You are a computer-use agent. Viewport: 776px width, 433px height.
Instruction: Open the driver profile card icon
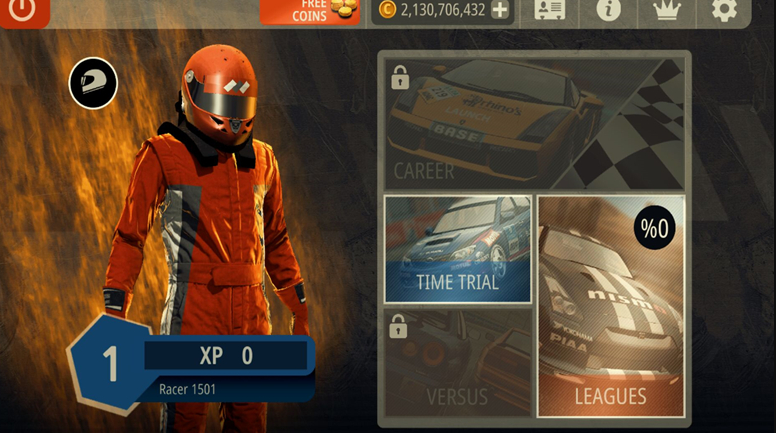(550, 11)
